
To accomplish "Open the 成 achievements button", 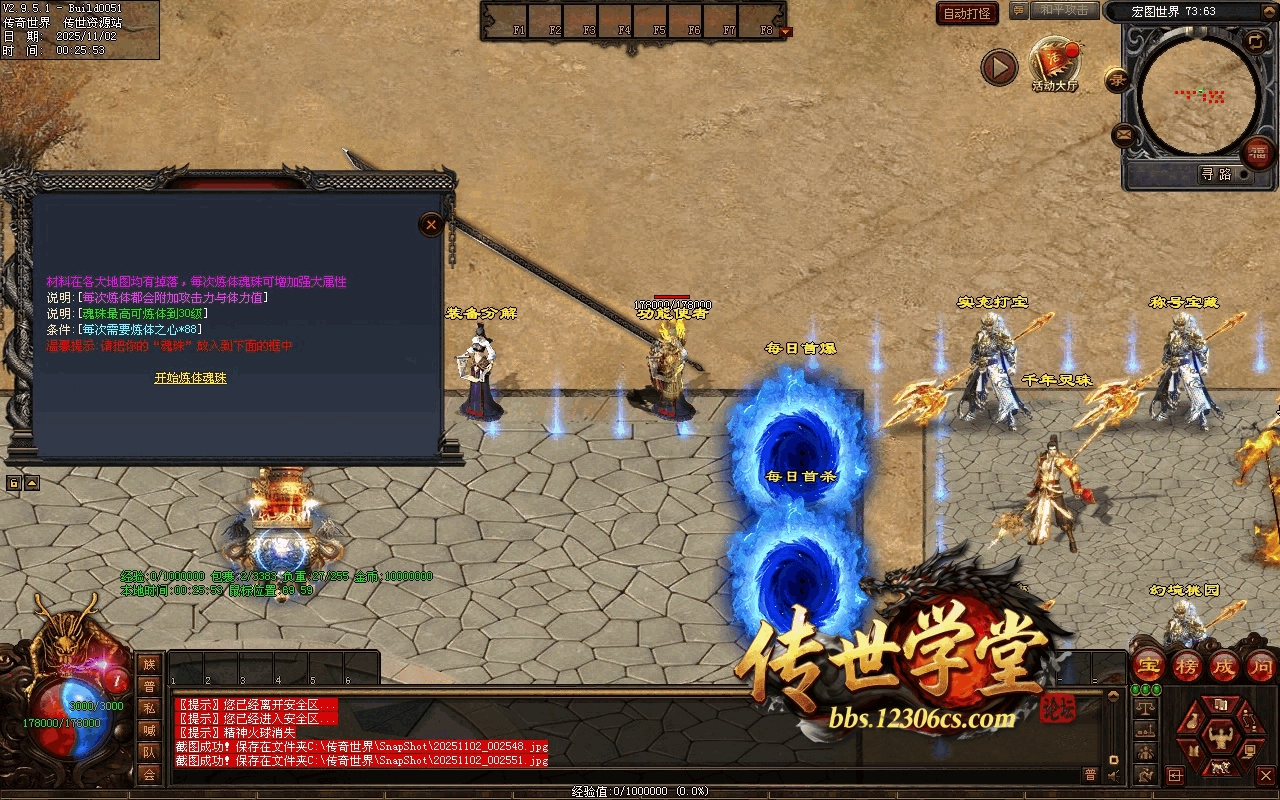I will (1224, 665).
